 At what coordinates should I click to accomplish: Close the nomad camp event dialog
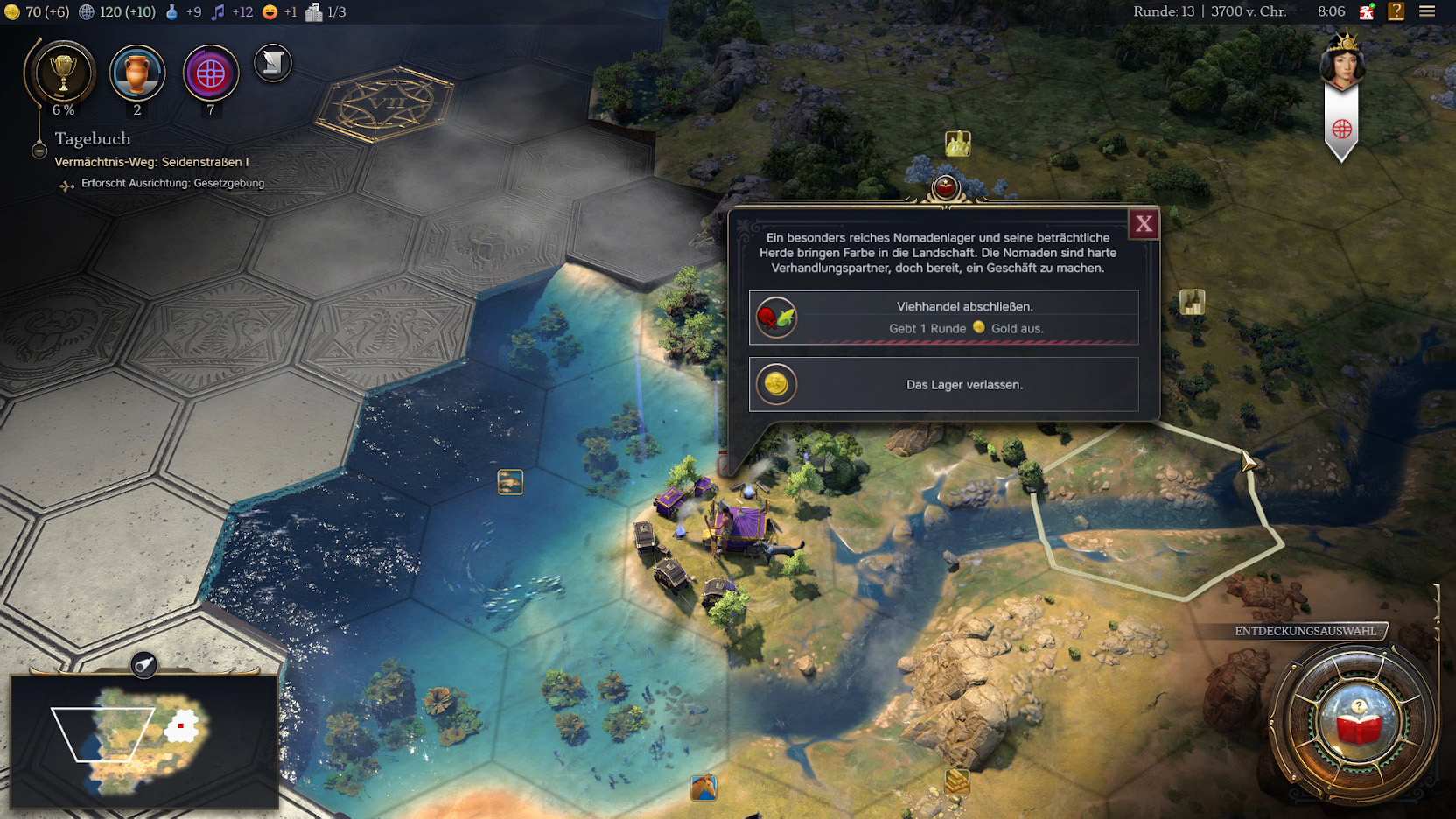point(1144,224)
